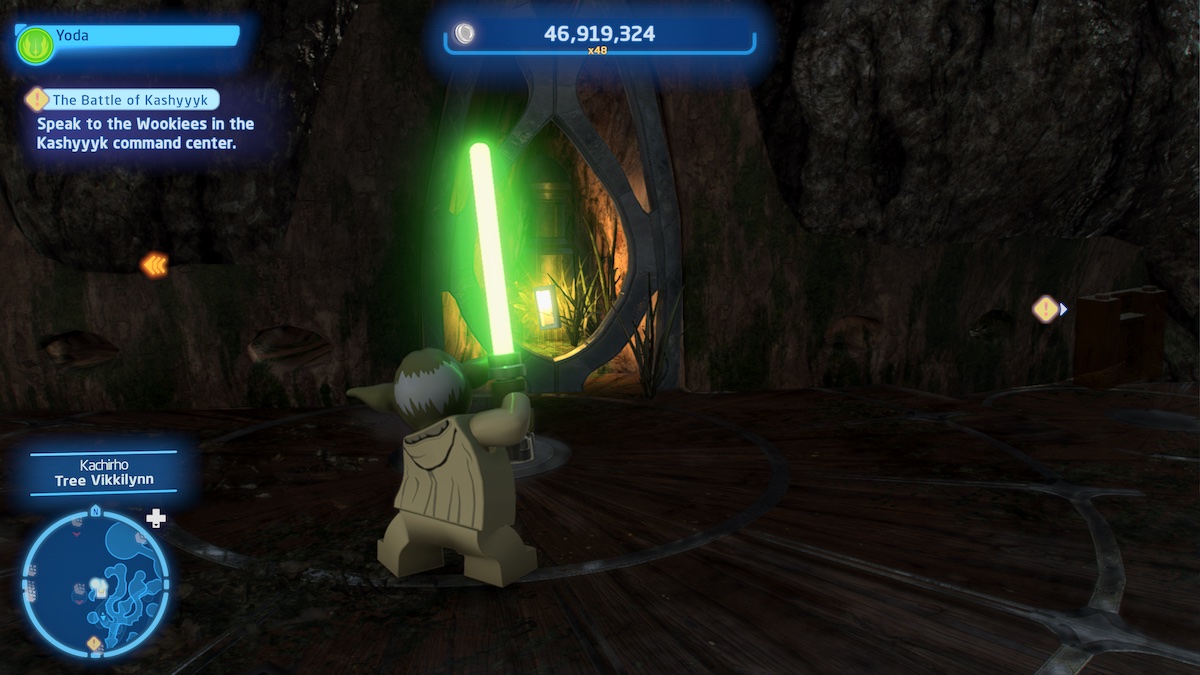Select the Yoda character portrait icon

pyautogui.click(x=34, y=45)
